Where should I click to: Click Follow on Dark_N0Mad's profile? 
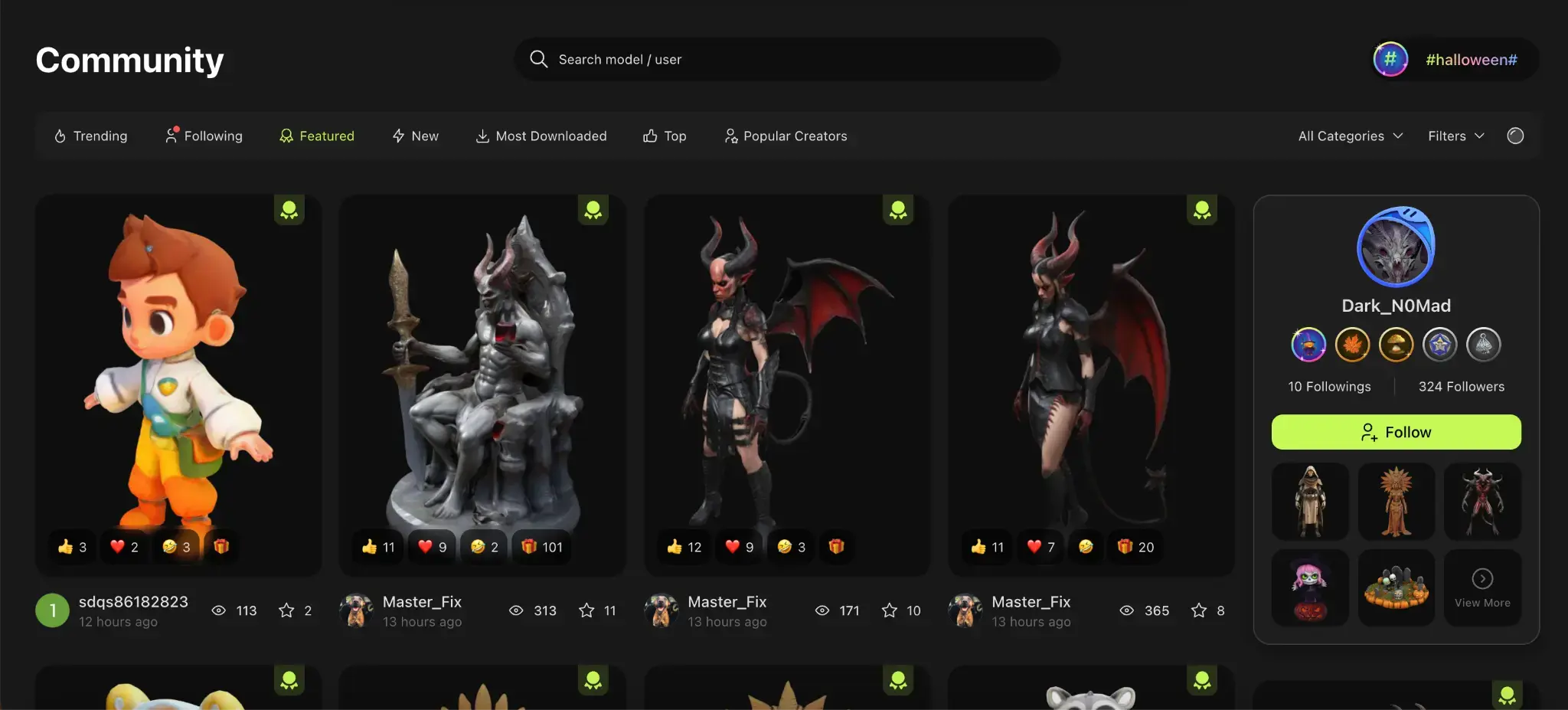click(x=1396, y=431)
